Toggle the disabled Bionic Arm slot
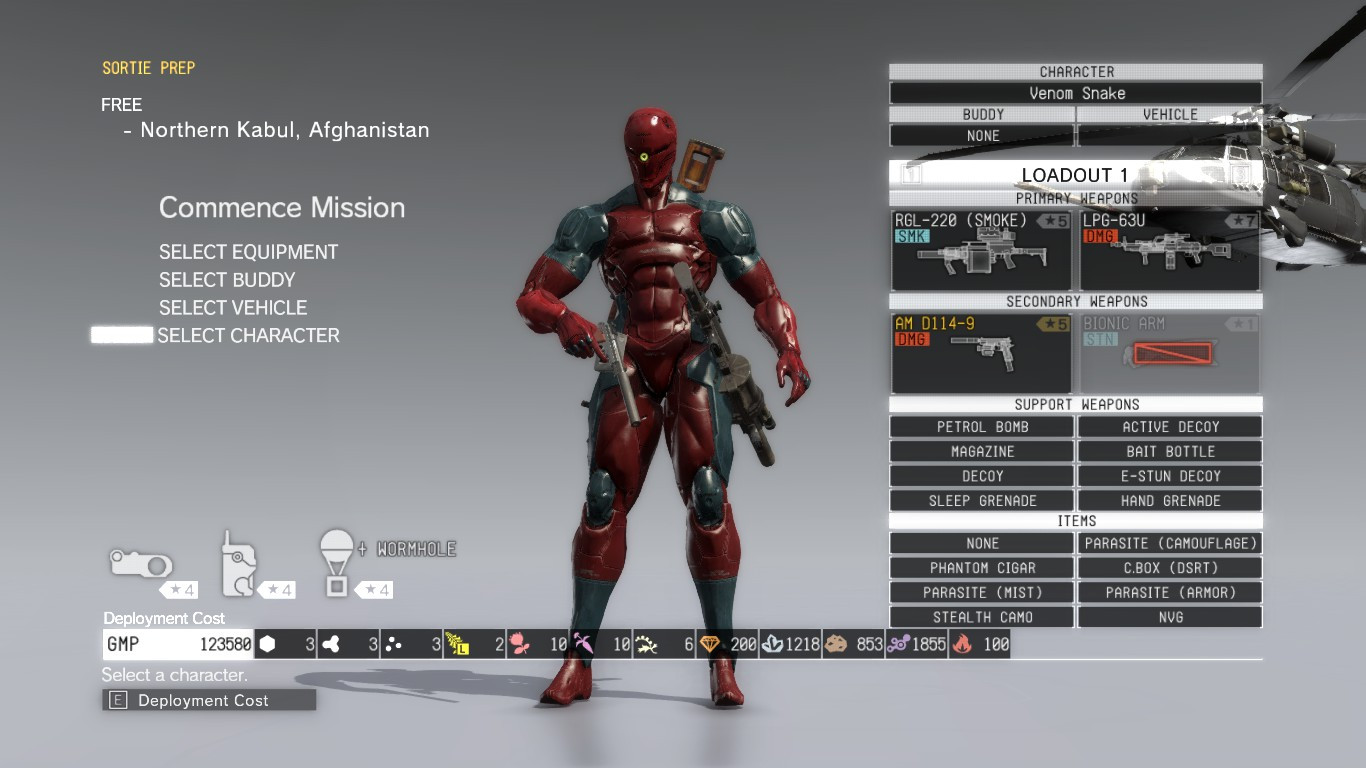Screen dimensions: 1366x768 coord(1169,353)
